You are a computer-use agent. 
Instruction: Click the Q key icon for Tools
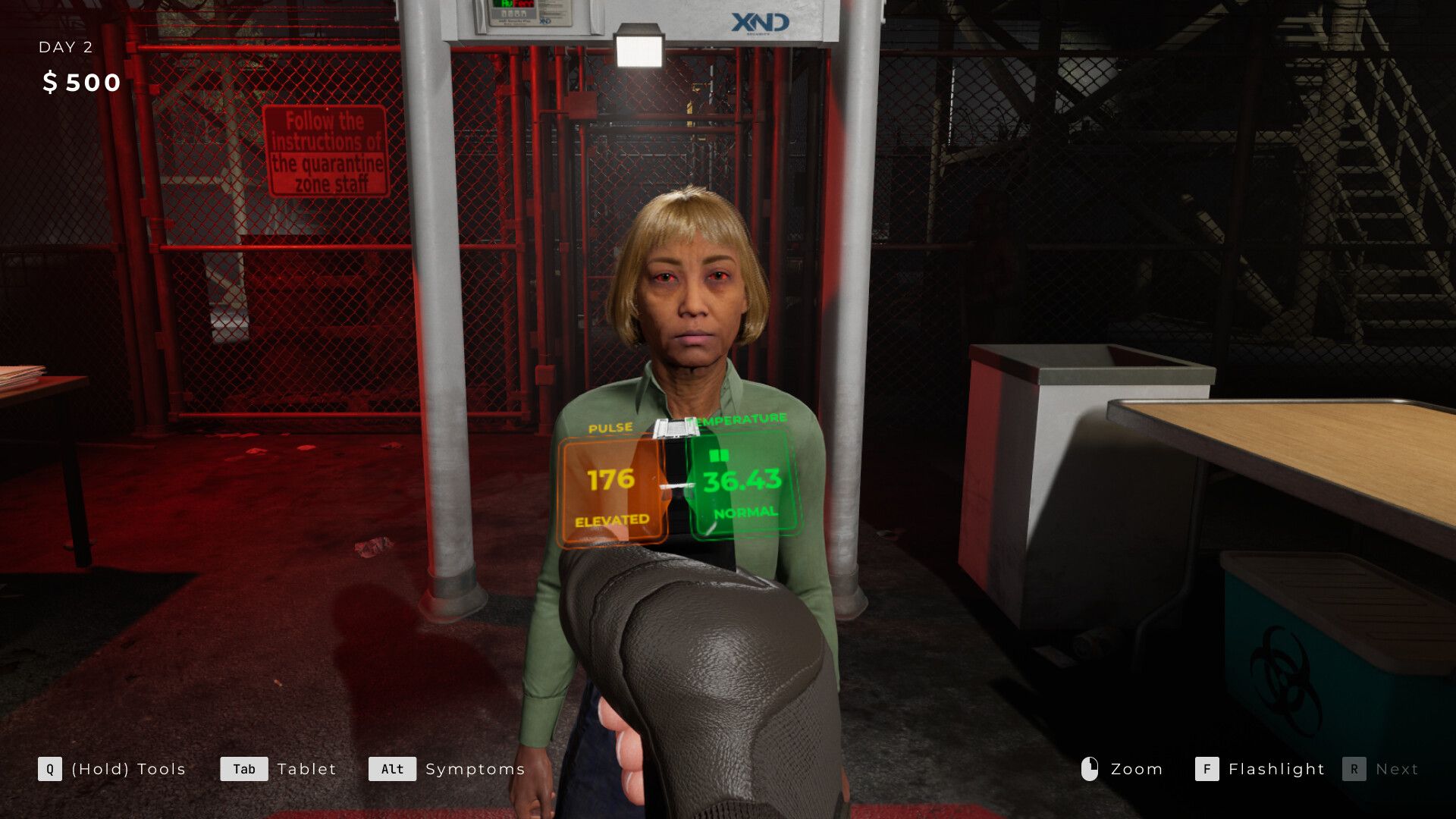point(49,769)
